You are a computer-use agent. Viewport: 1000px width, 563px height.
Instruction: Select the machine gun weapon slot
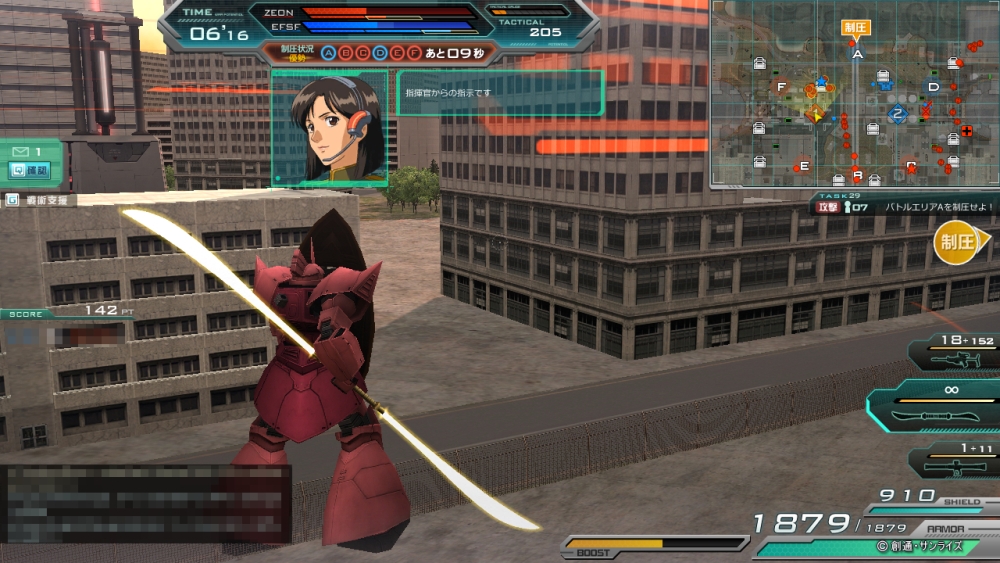[952, 352]
